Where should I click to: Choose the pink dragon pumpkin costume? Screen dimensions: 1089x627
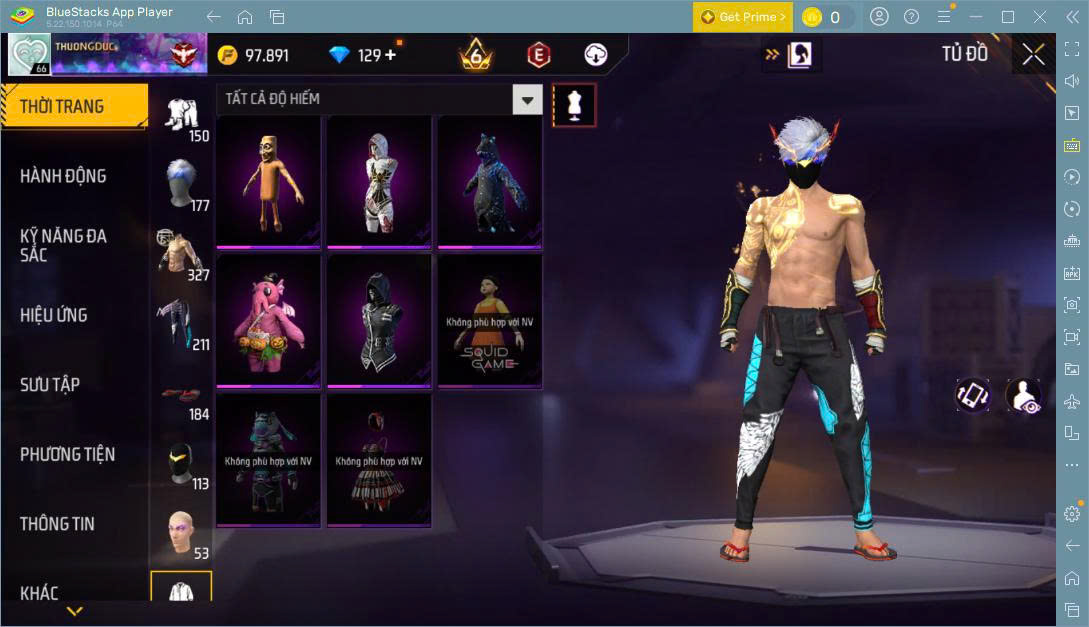pos(268,320)
